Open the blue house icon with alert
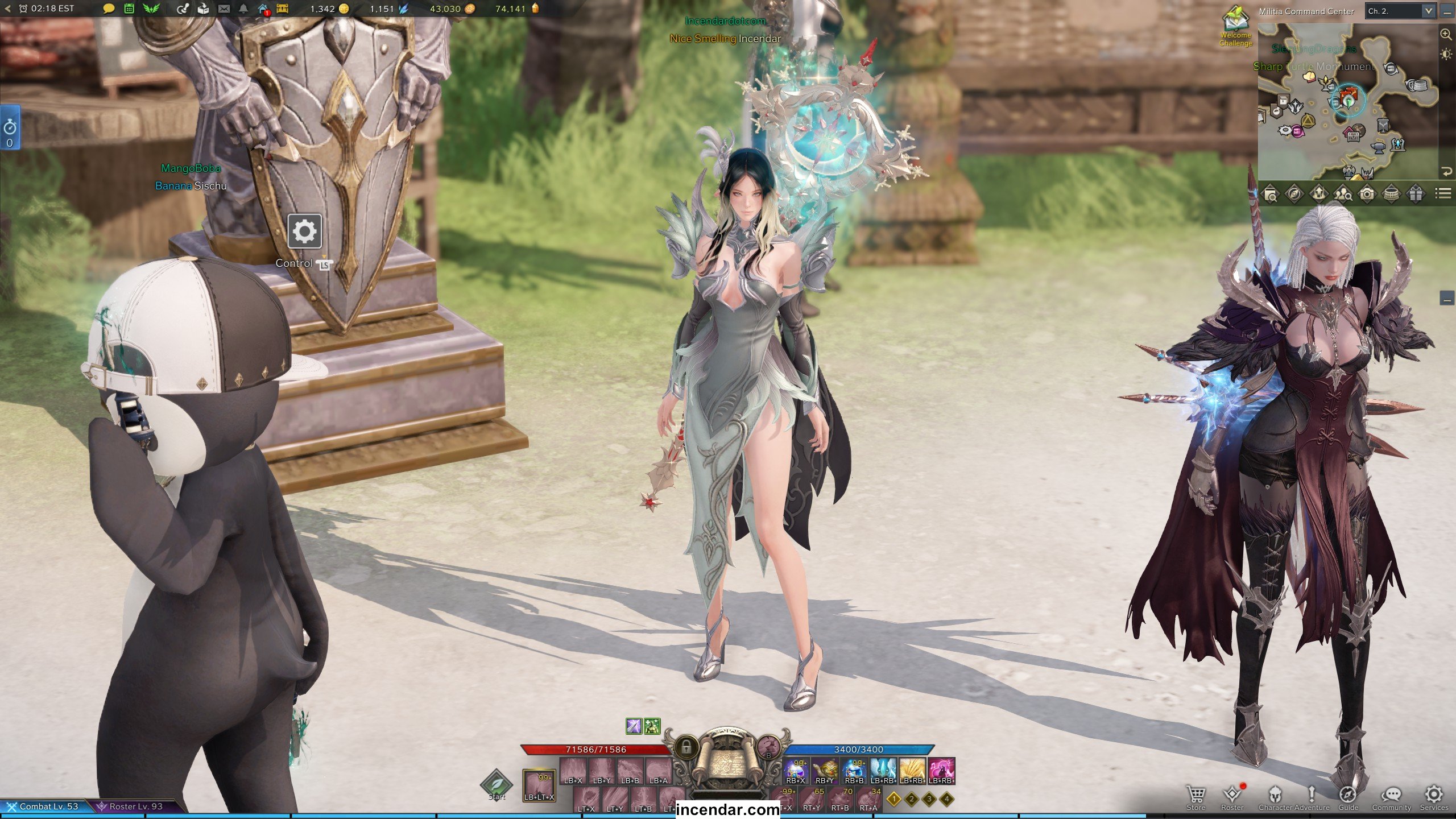 [x=263, y=9]
